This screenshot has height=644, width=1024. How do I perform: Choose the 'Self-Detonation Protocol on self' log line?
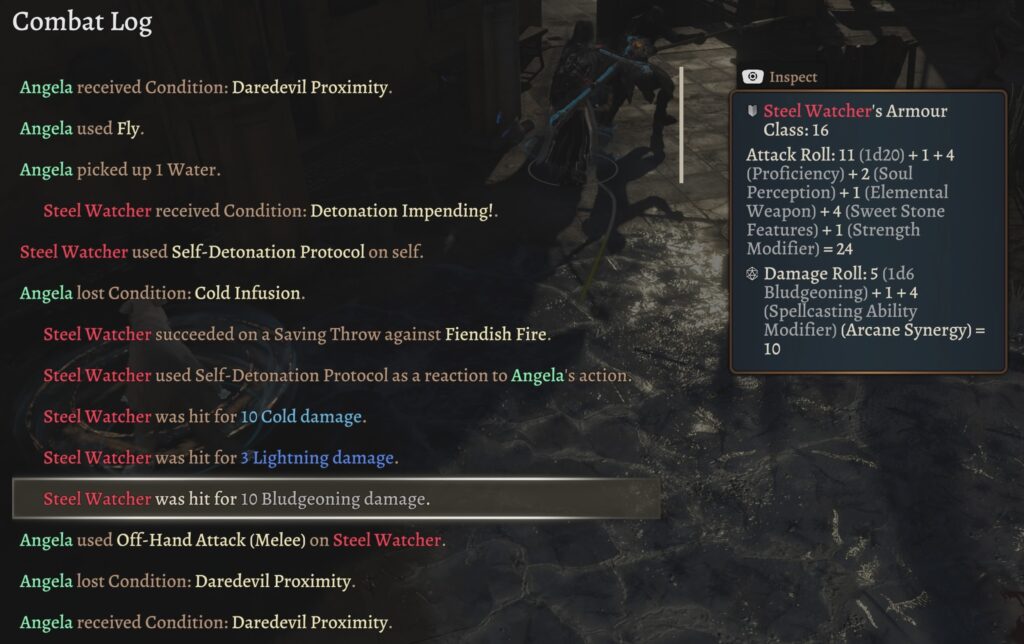pos(222,252)
